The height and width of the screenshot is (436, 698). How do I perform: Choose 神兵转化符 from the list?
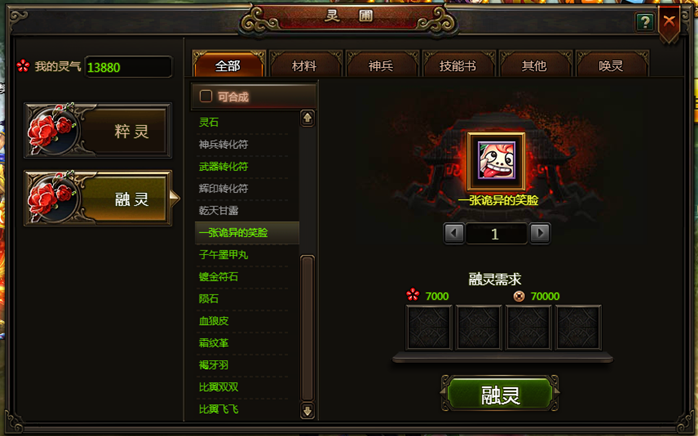click(x=223, y=144)
